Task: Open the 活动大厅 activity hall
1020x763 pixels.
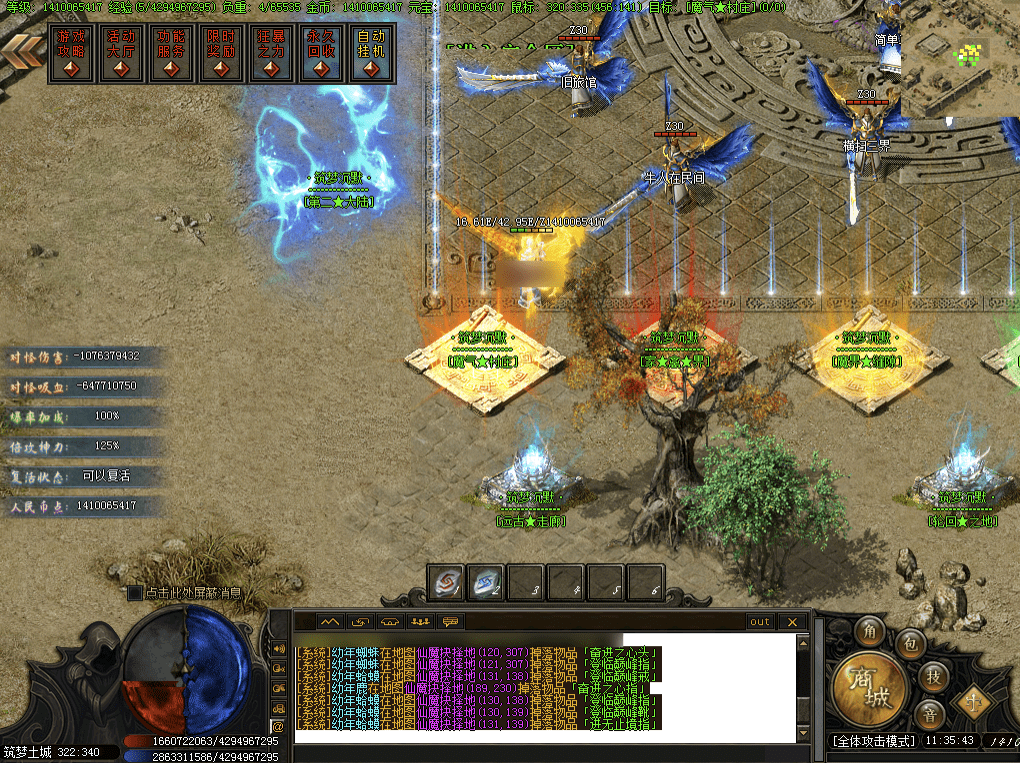Action: [121, 53]
